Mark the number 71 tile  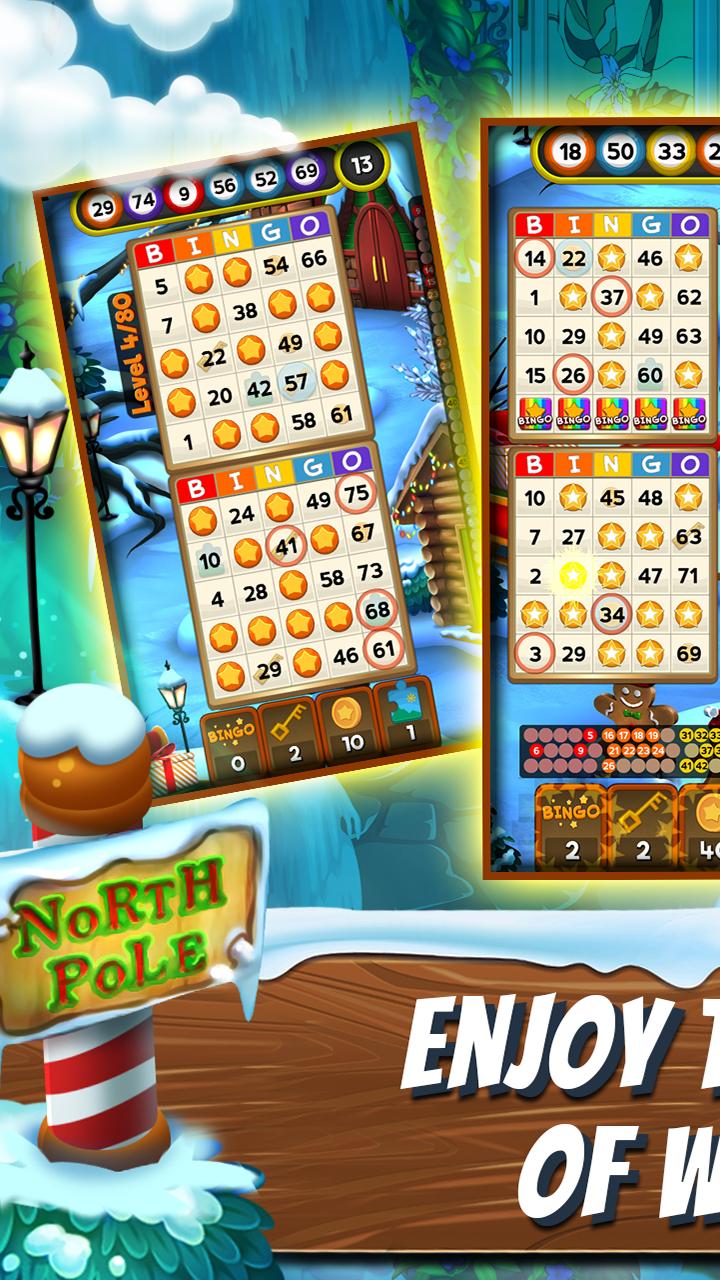click(688, 576)
